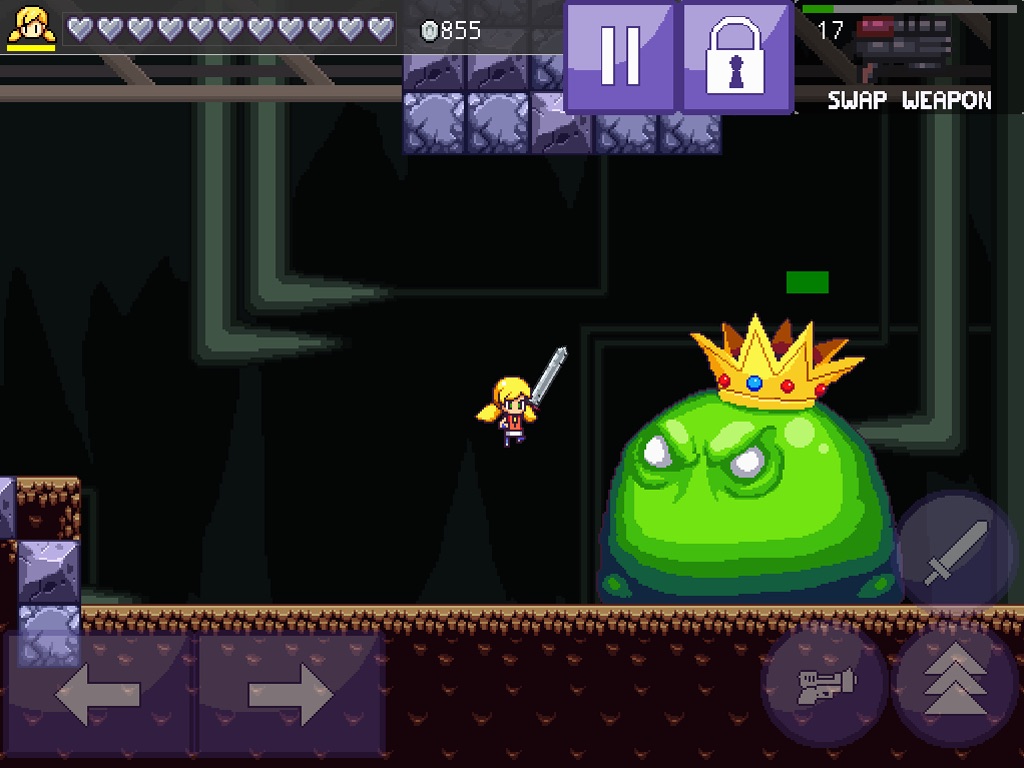Swap weapon using the weapon panel

[908, 58]
